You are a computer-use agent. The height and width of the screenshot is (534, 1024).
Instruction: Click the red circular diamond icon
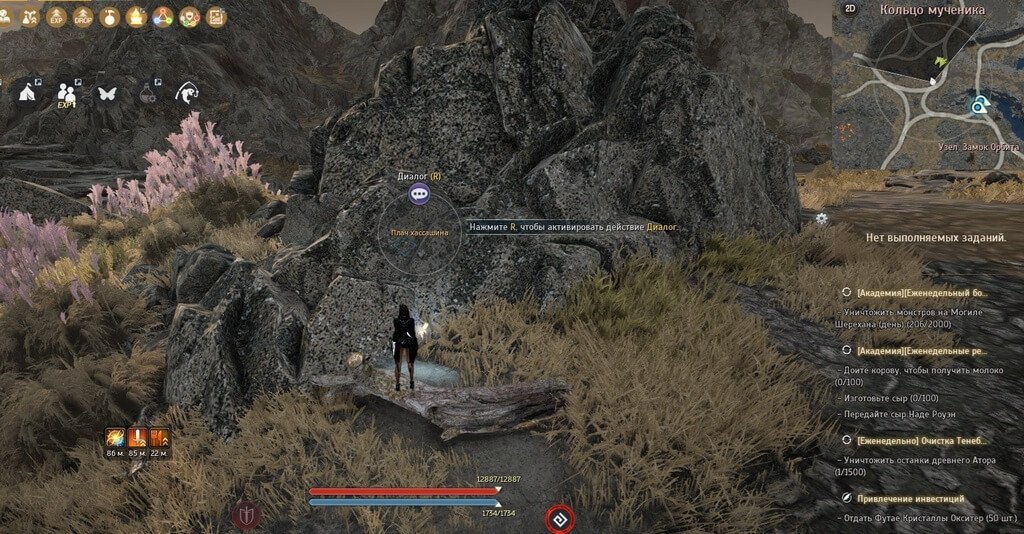pyautogui.click(x=560, y=519)
